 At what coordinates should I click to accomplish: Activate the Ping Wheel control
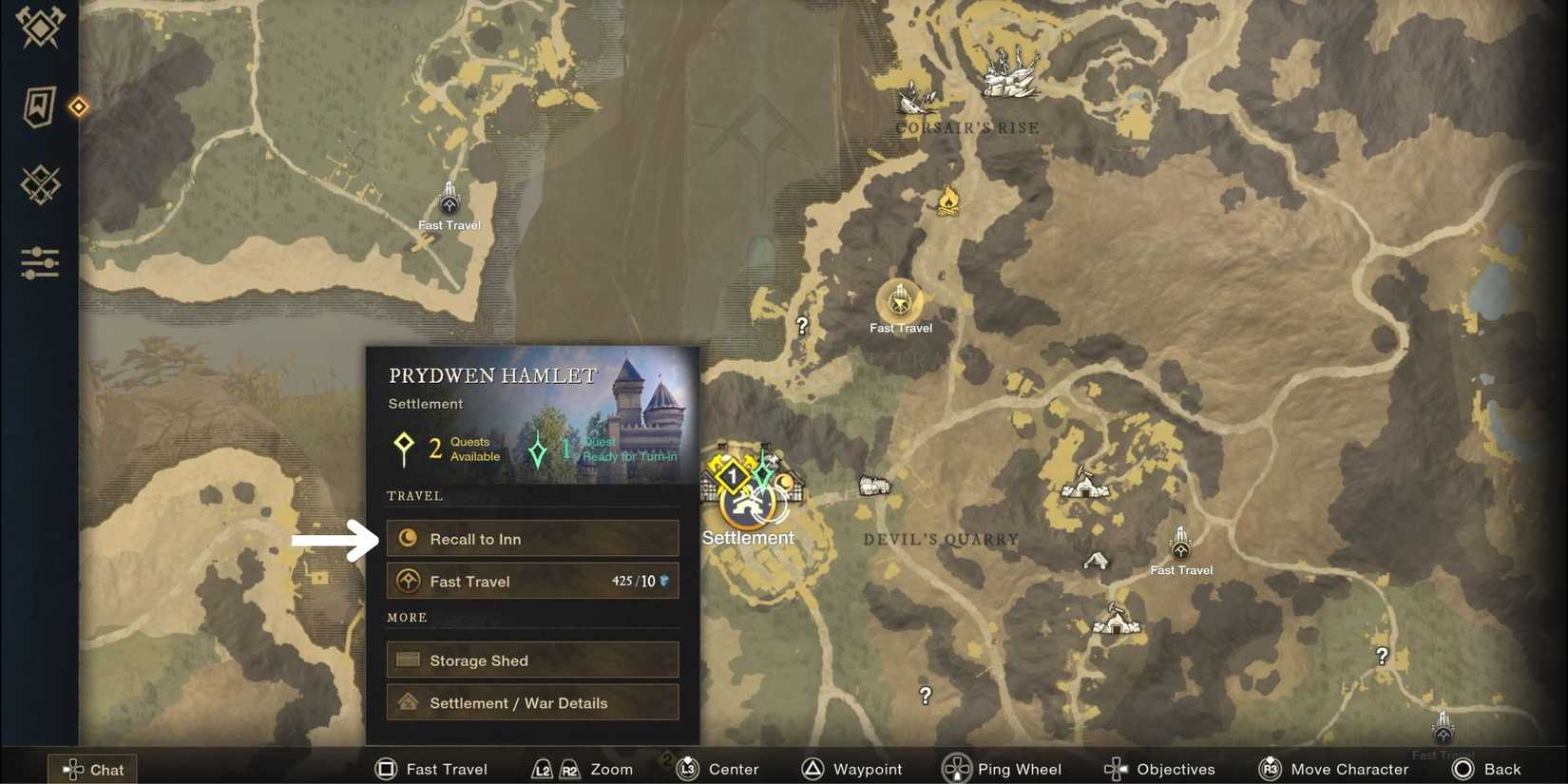[x=1003, y=769]
